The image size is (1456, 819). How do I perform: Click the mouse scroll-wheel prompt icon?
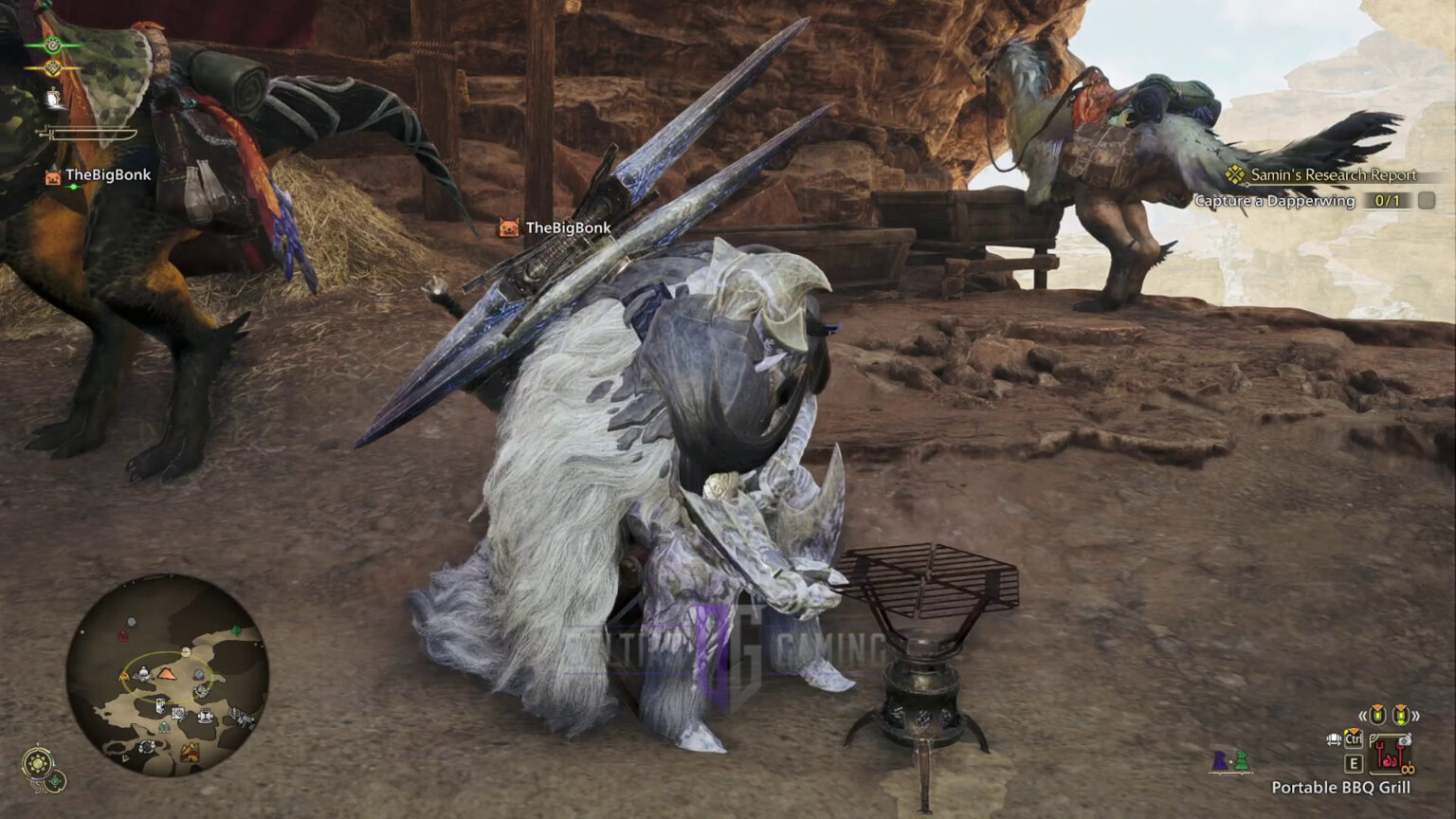[1334, 739]
